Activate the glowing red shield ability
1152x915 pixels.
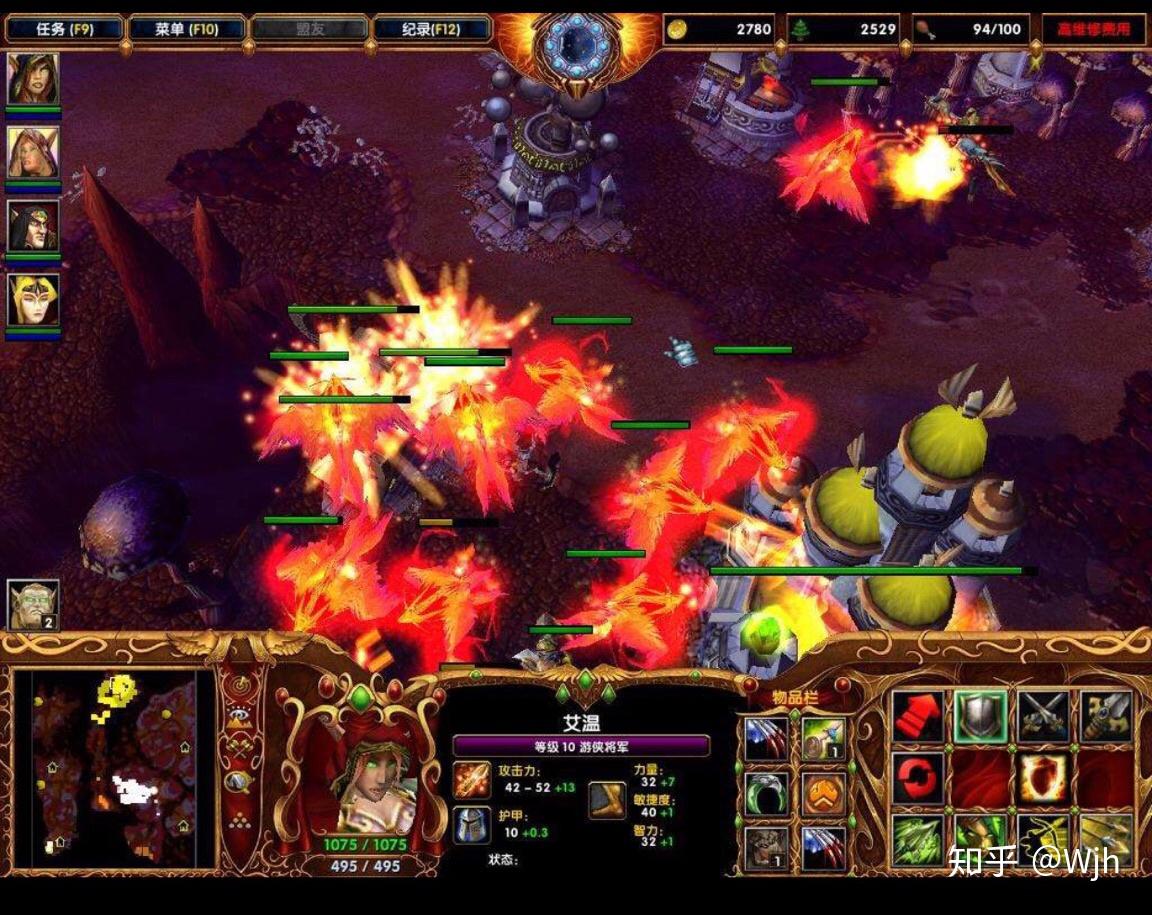pos(1043,779)
